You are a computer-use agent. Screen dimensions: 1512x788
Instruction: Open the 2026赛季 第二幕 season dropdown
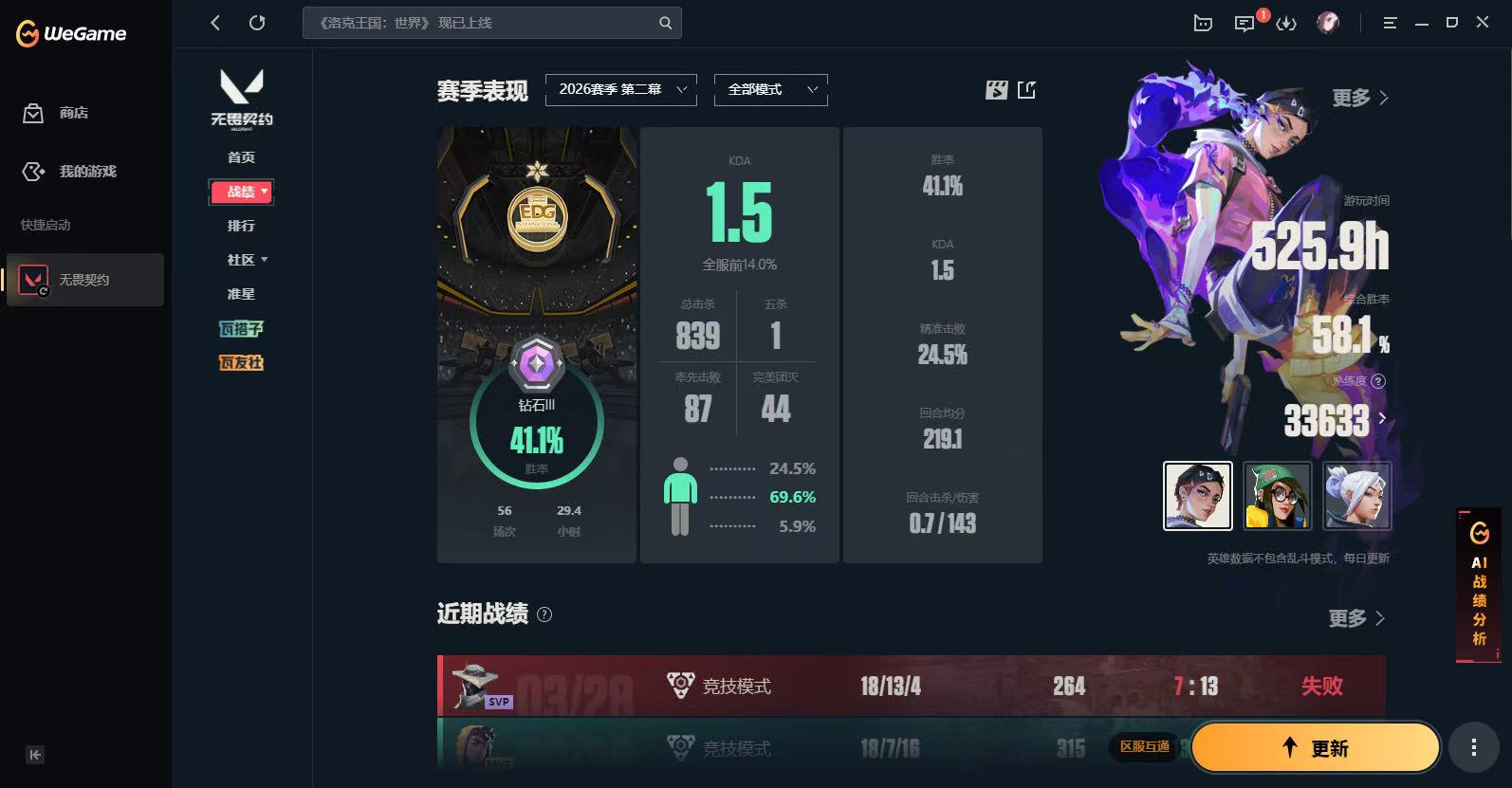click(620, 89)
